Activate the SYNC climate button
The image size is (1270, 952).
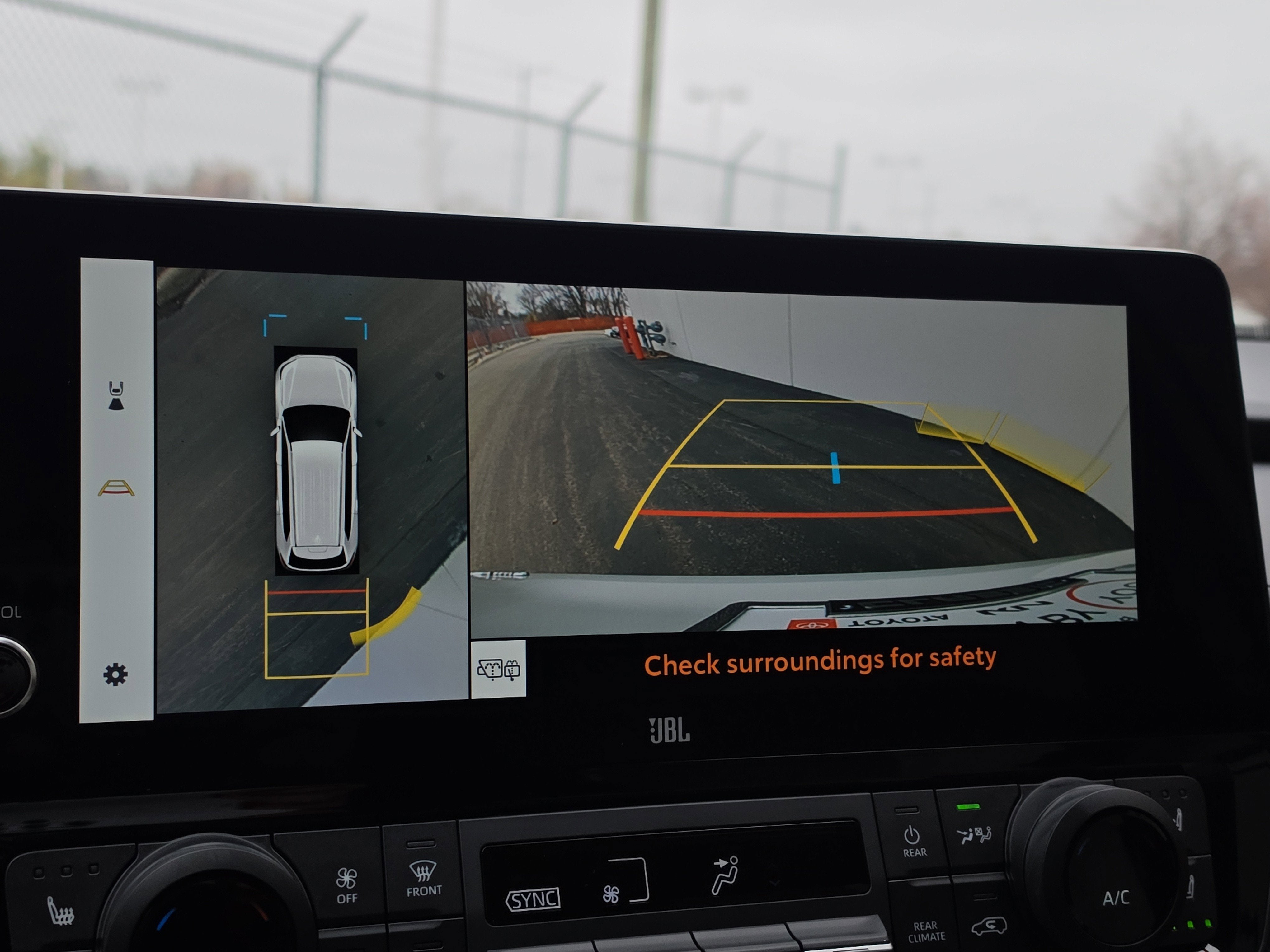532,899
